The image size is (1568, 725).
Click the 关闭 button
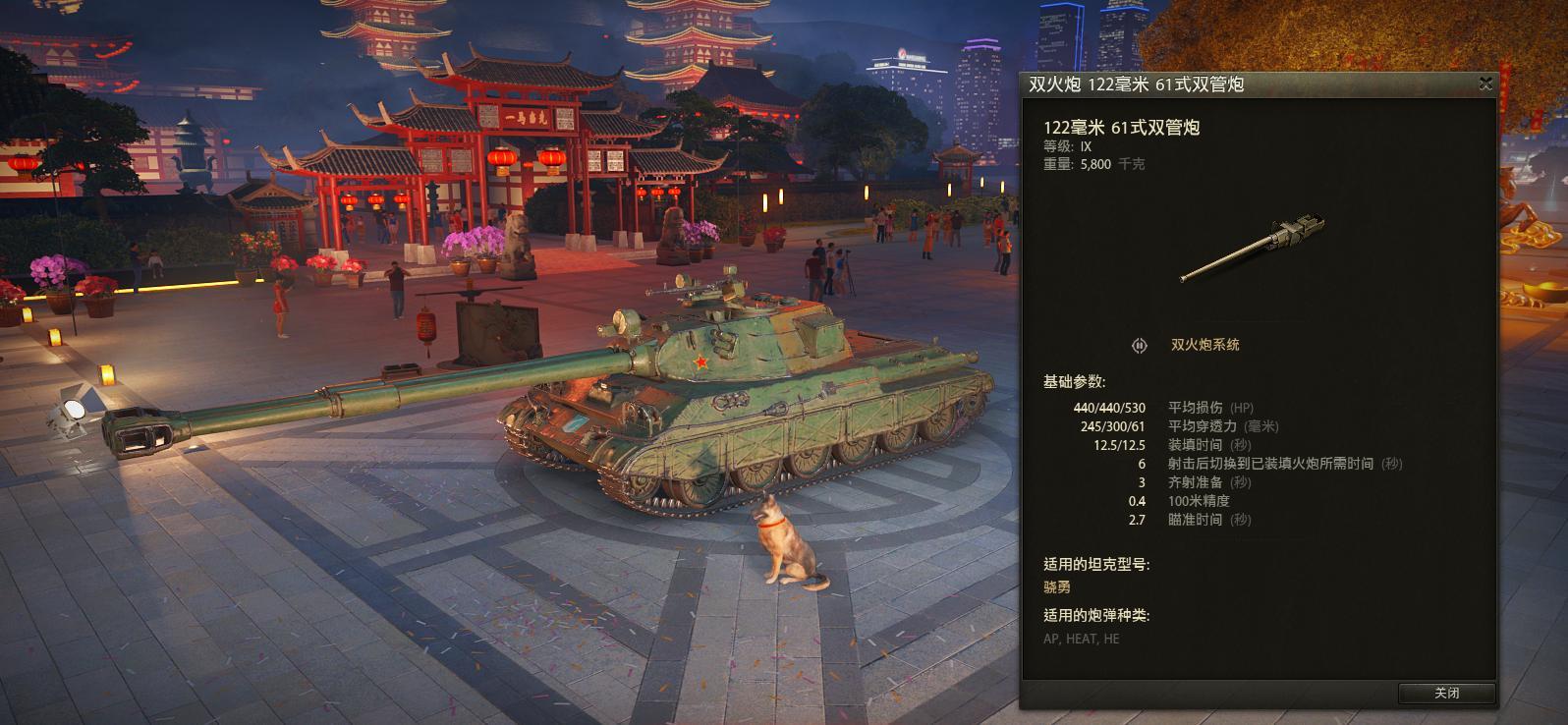coord(1446,693)
